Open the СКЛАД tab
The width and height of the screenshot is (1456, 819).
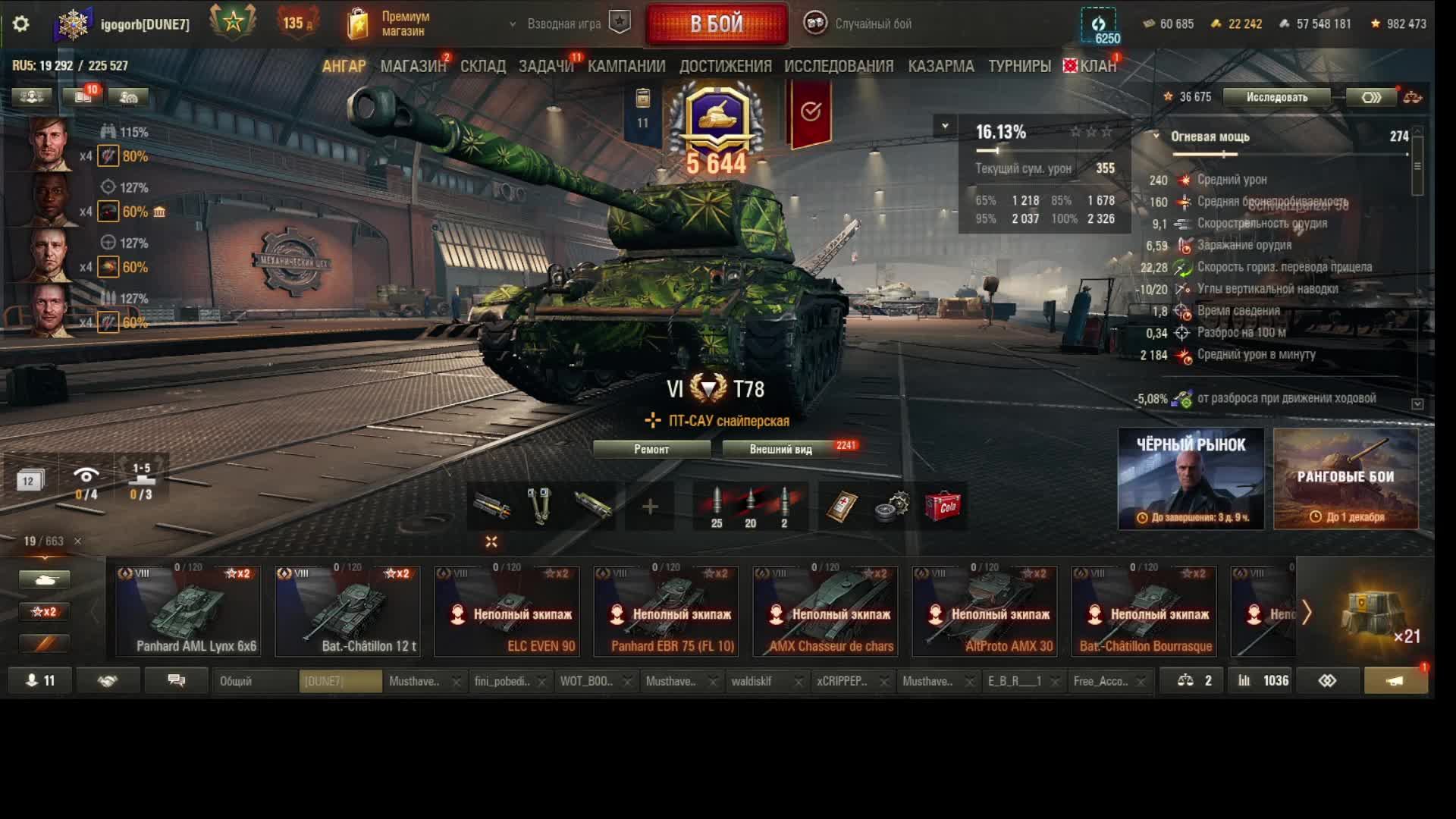coord(483,67)
